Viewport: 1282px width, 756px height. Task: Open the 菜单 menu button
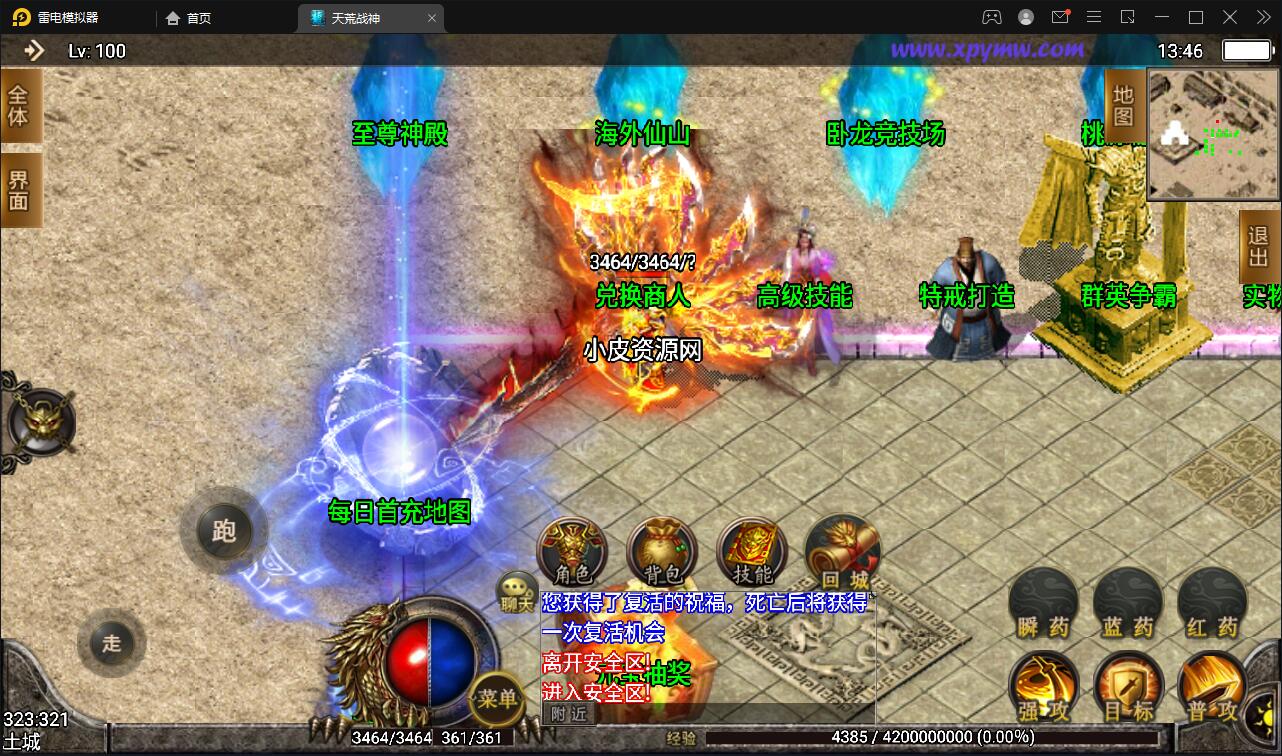(496, 697)
